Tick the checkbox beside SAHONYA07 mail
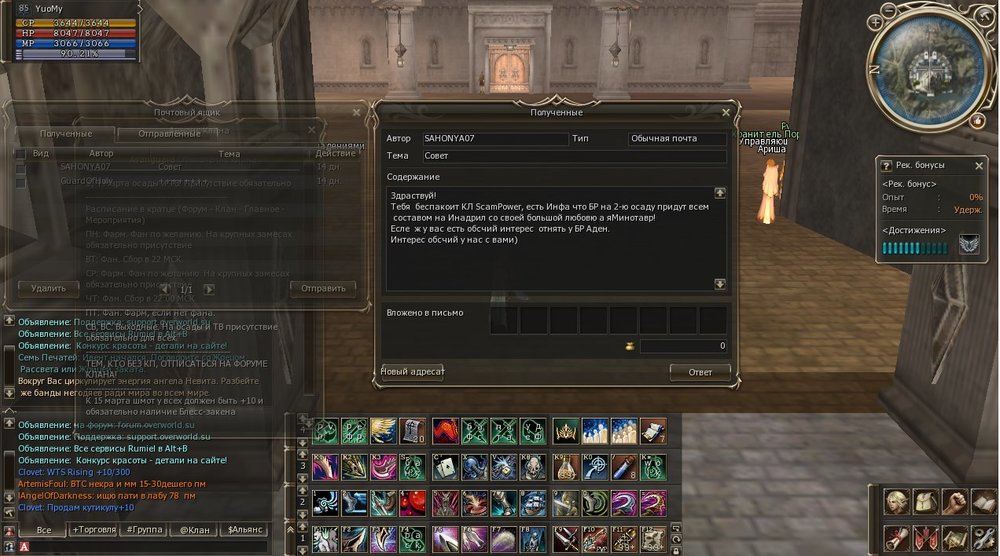This screenshot has height=556, width=1000. coord(20,167)
